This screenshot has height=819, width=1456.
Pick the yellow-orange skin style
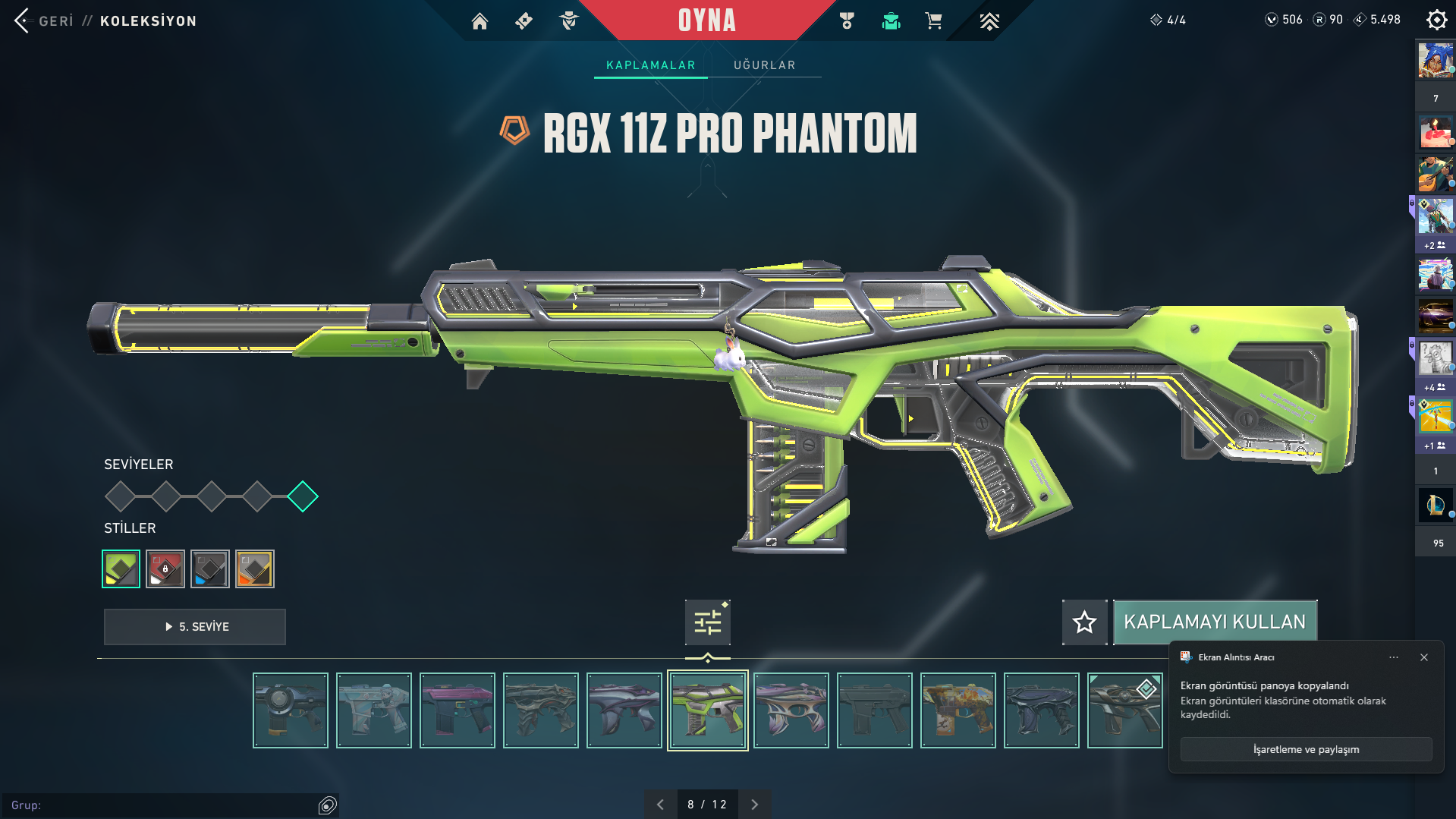click(x=255, y=569)
